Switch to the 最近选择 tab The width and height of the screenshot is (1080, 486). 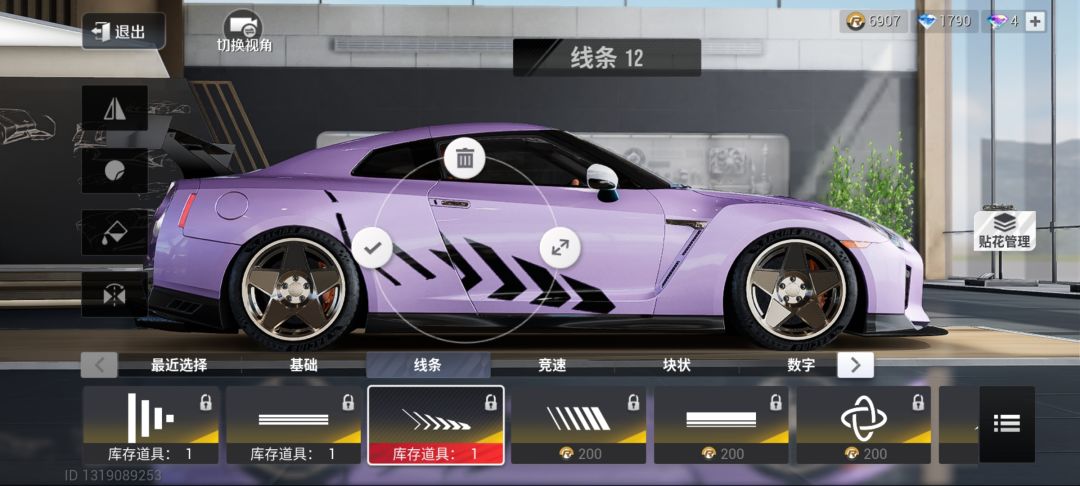179,365
